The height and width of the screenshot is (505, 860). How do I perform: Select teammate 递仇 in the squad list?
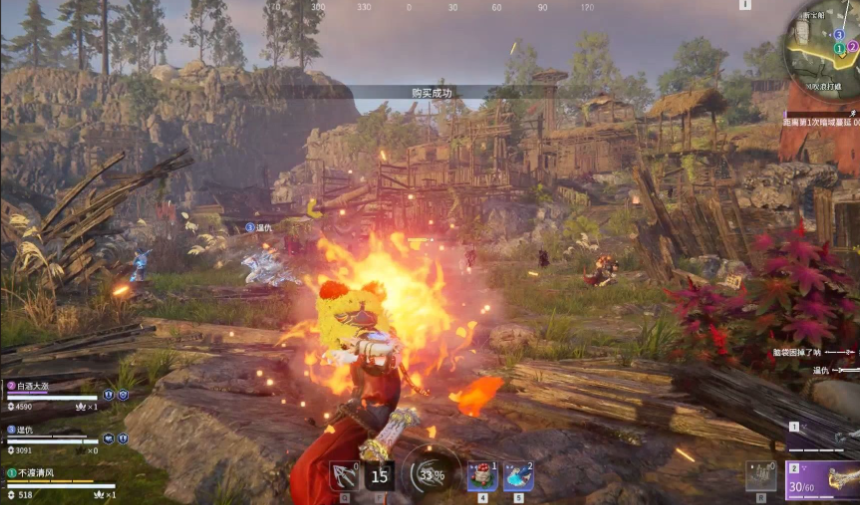pyautogui.click(x=27, y=428)
